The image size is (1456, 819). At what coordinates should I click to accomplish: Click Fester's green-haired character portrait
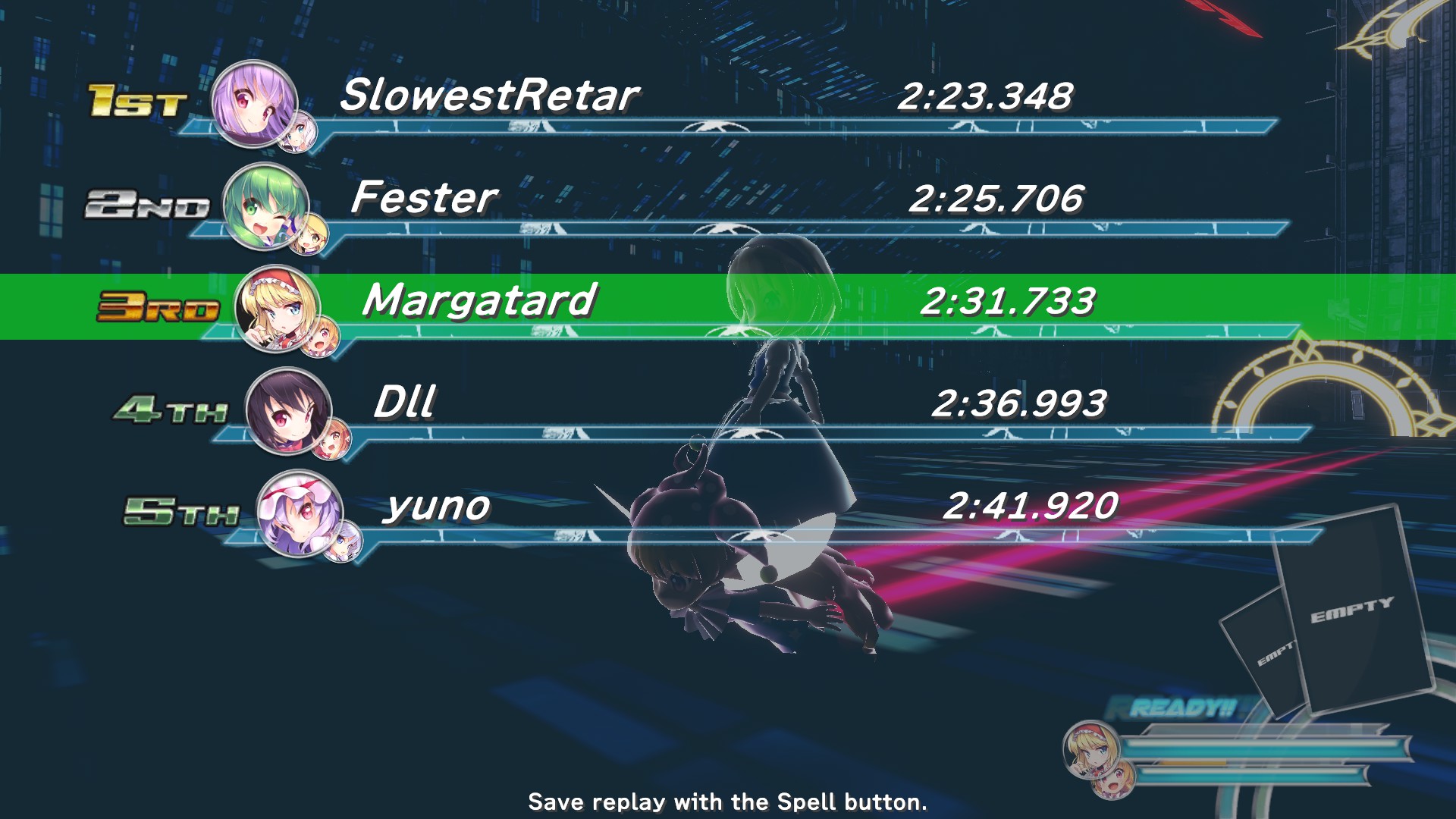click(265, 206)
